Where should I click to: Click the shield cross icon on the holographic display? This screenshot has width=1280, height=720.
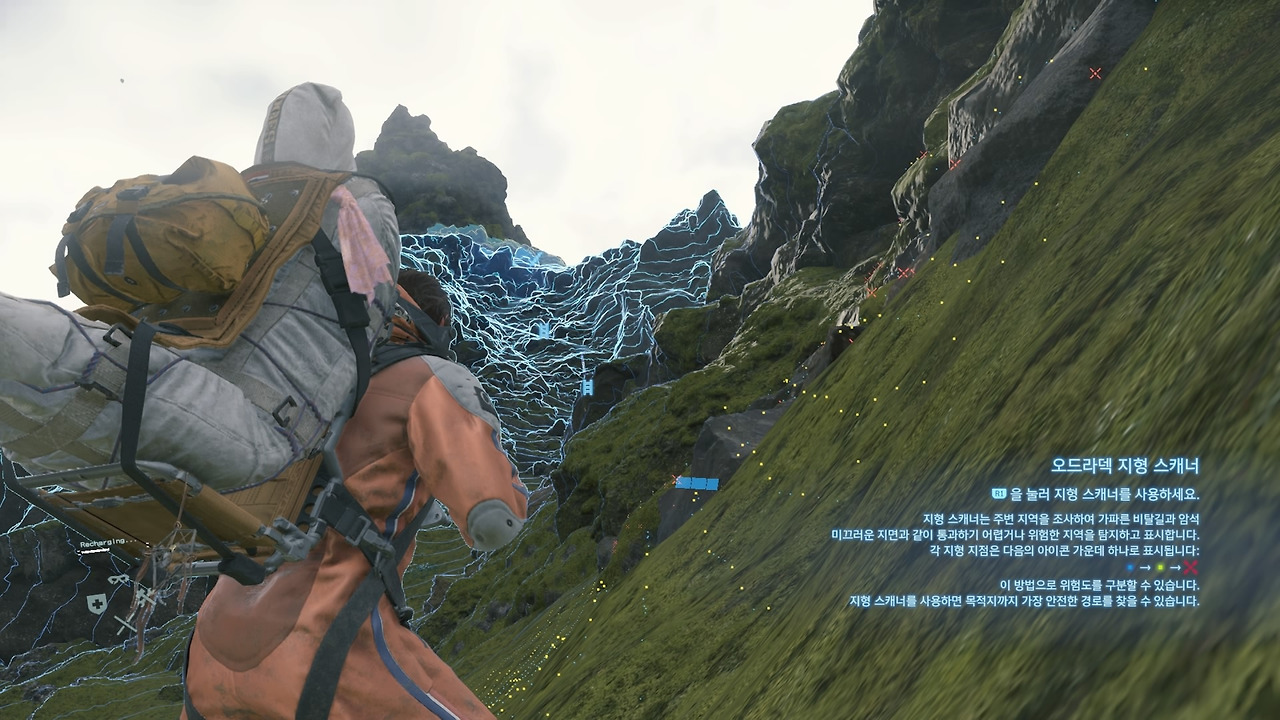click(x=98, y=603)
